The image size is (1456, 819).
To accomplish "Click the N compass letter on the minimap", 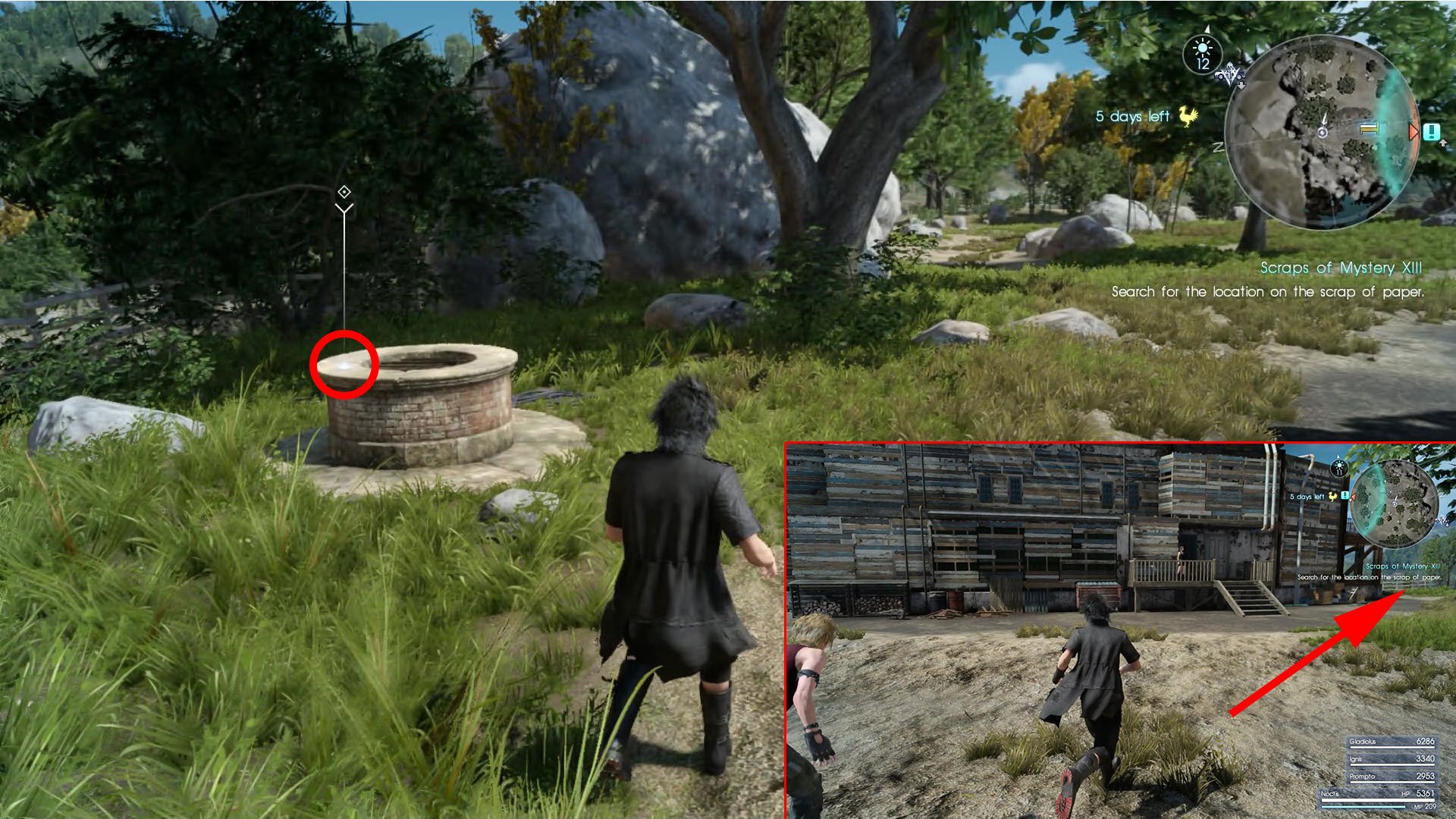I will pyautogui.click(x=1217, y=146).
